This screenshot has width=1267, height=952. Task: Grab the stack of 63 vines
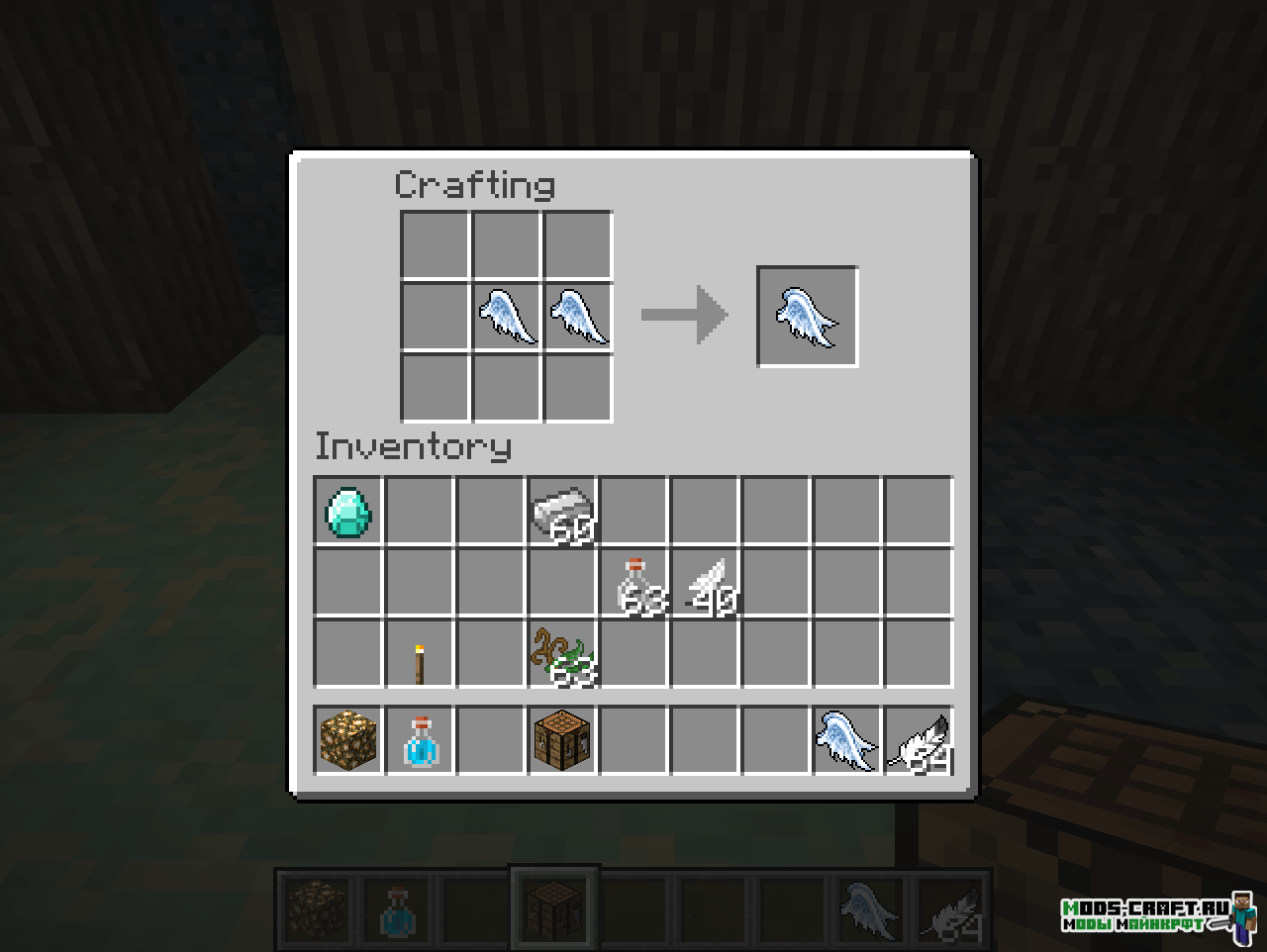coord(562,653)
